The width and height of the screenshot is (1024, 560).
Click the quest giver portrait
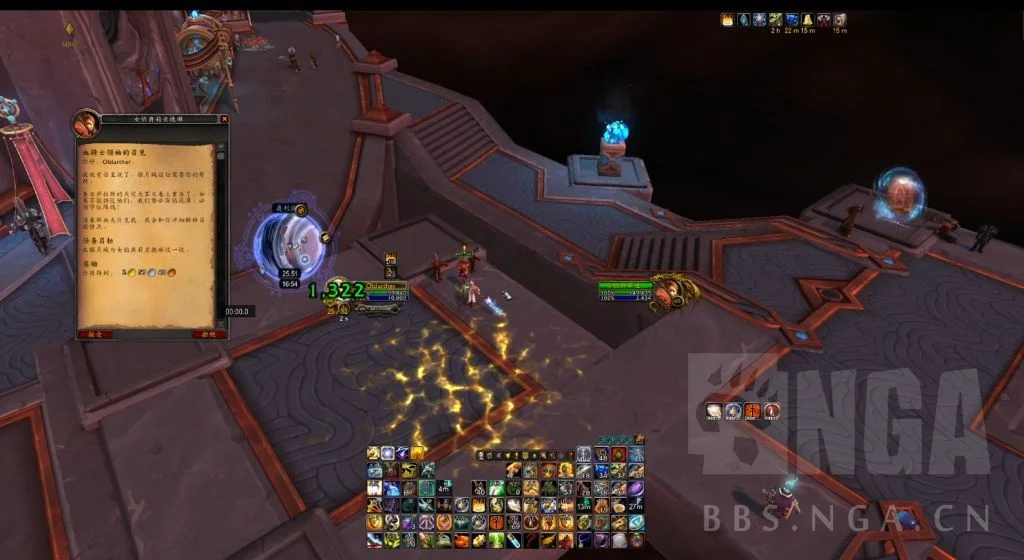(84, 124)
